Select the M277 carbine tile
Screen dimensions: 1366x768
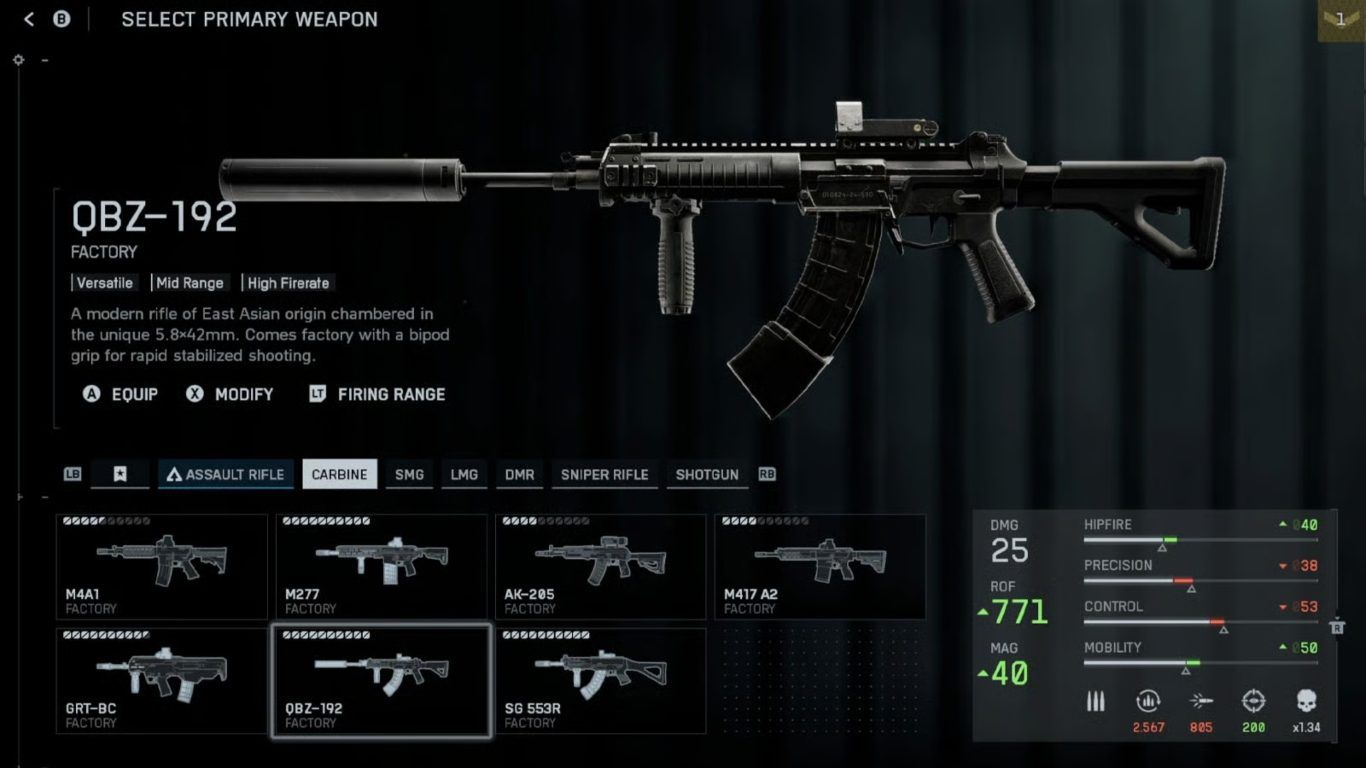coord(381,566)
